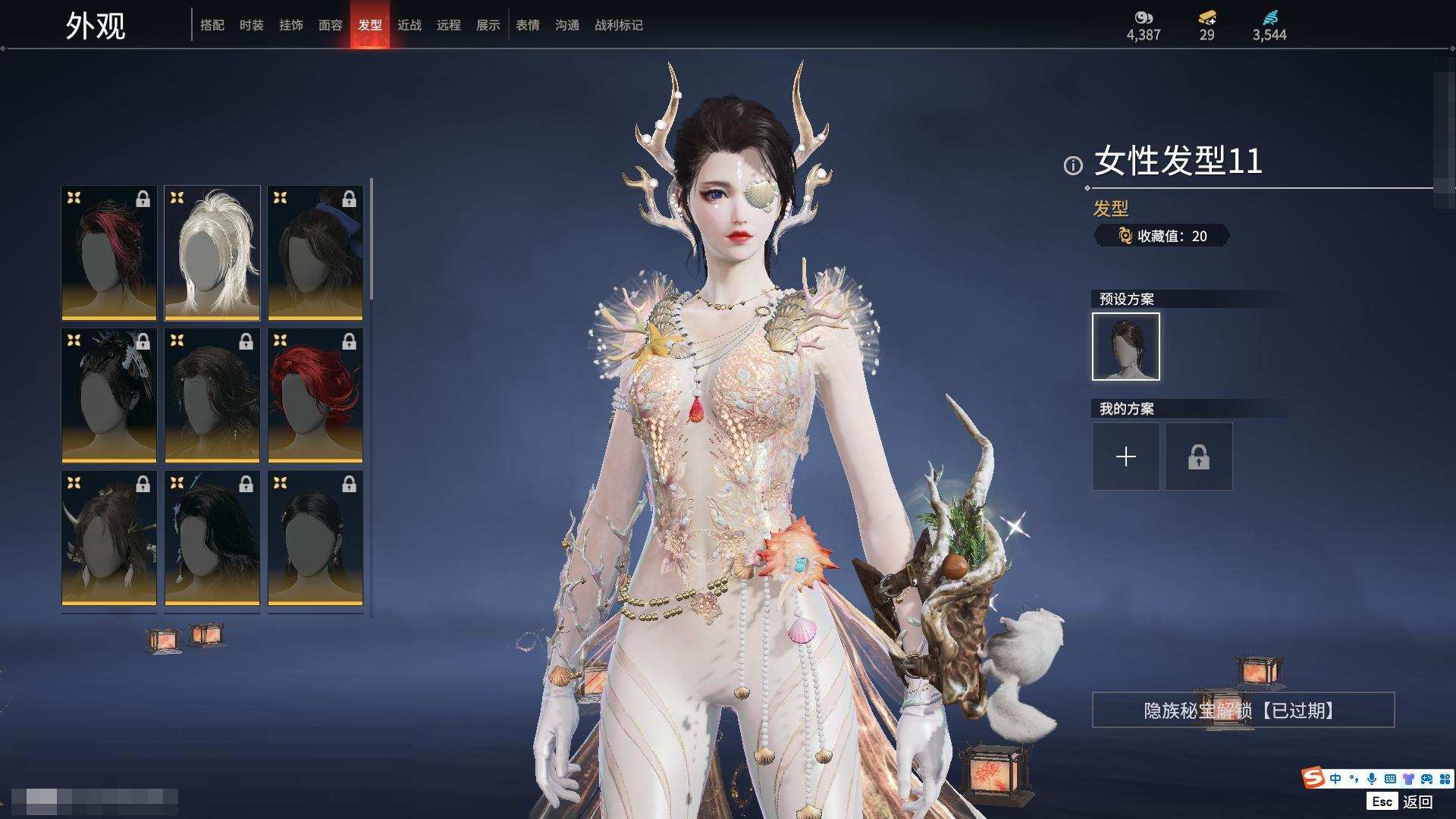
Task: Choose the white ponytail hairstyle
Action: pos(212,253)
